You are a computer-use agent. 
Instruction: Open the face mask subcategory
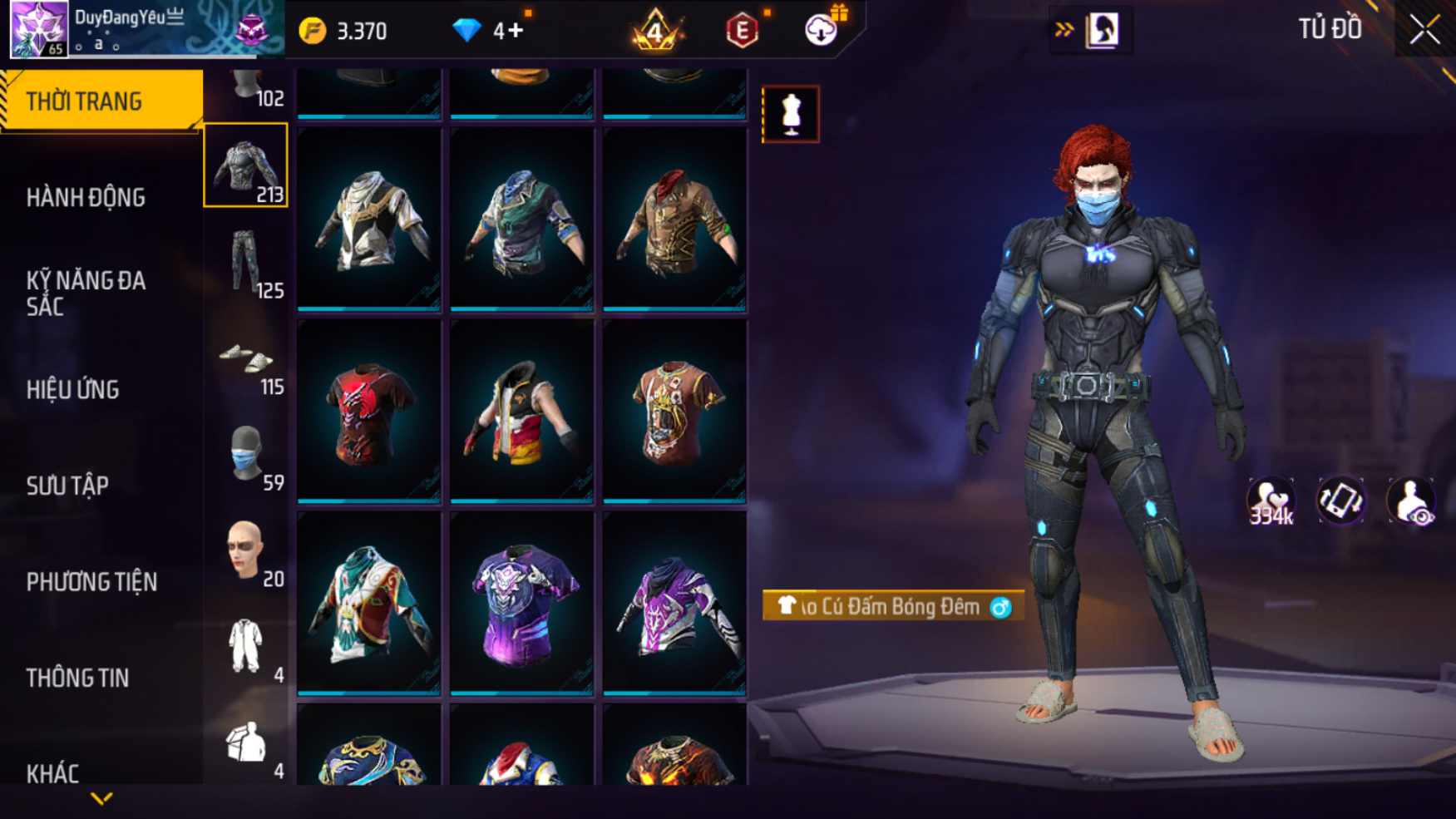tap(246, 456)
